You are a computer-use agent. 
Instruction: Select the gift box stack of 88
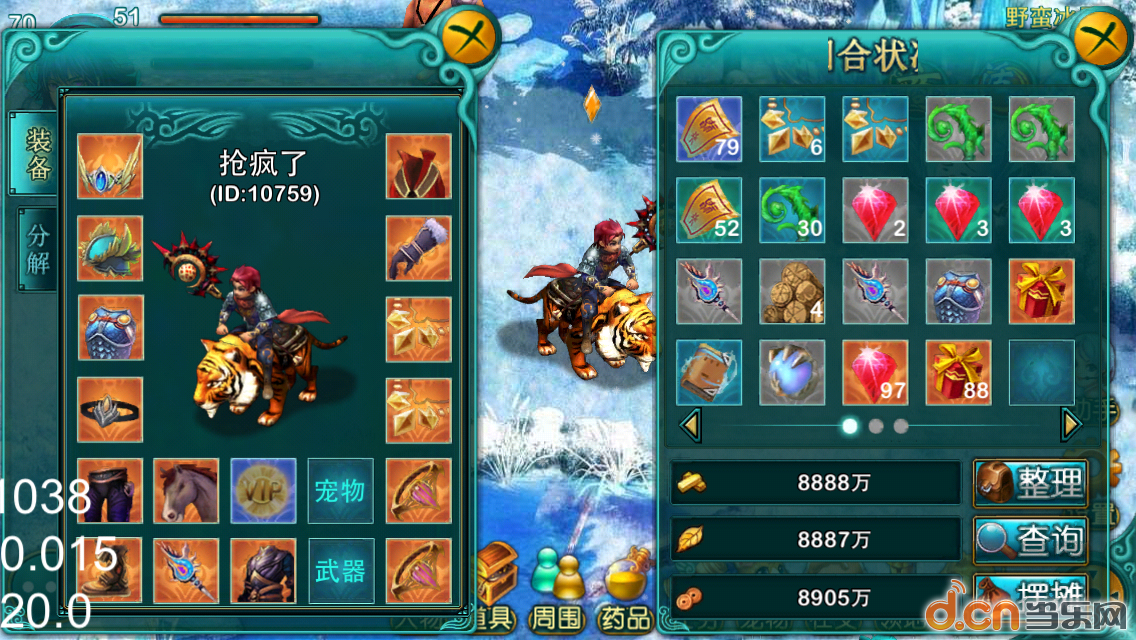pos(958,372)
